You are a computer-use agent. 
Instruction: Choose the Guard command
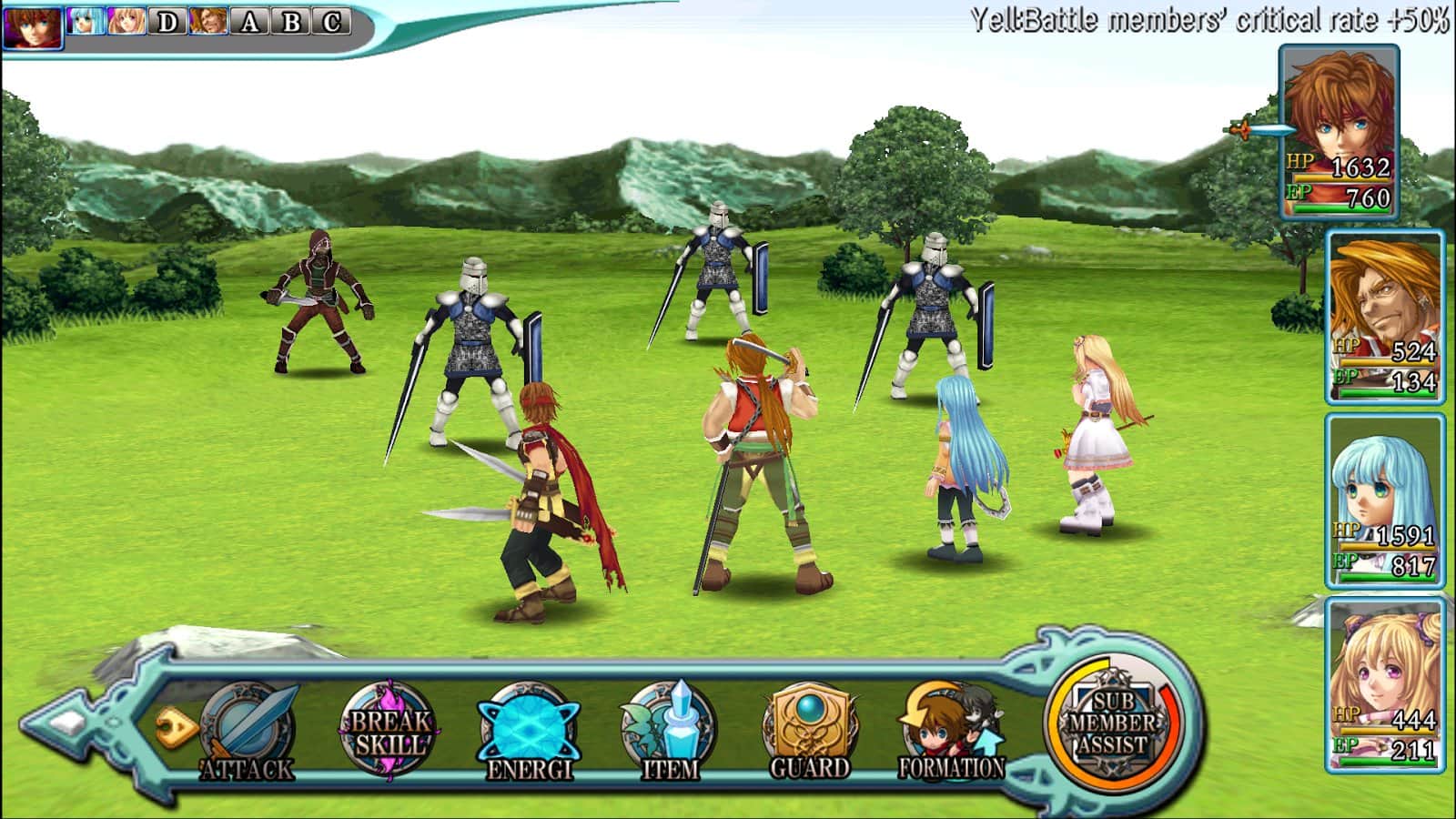[809, 733]
